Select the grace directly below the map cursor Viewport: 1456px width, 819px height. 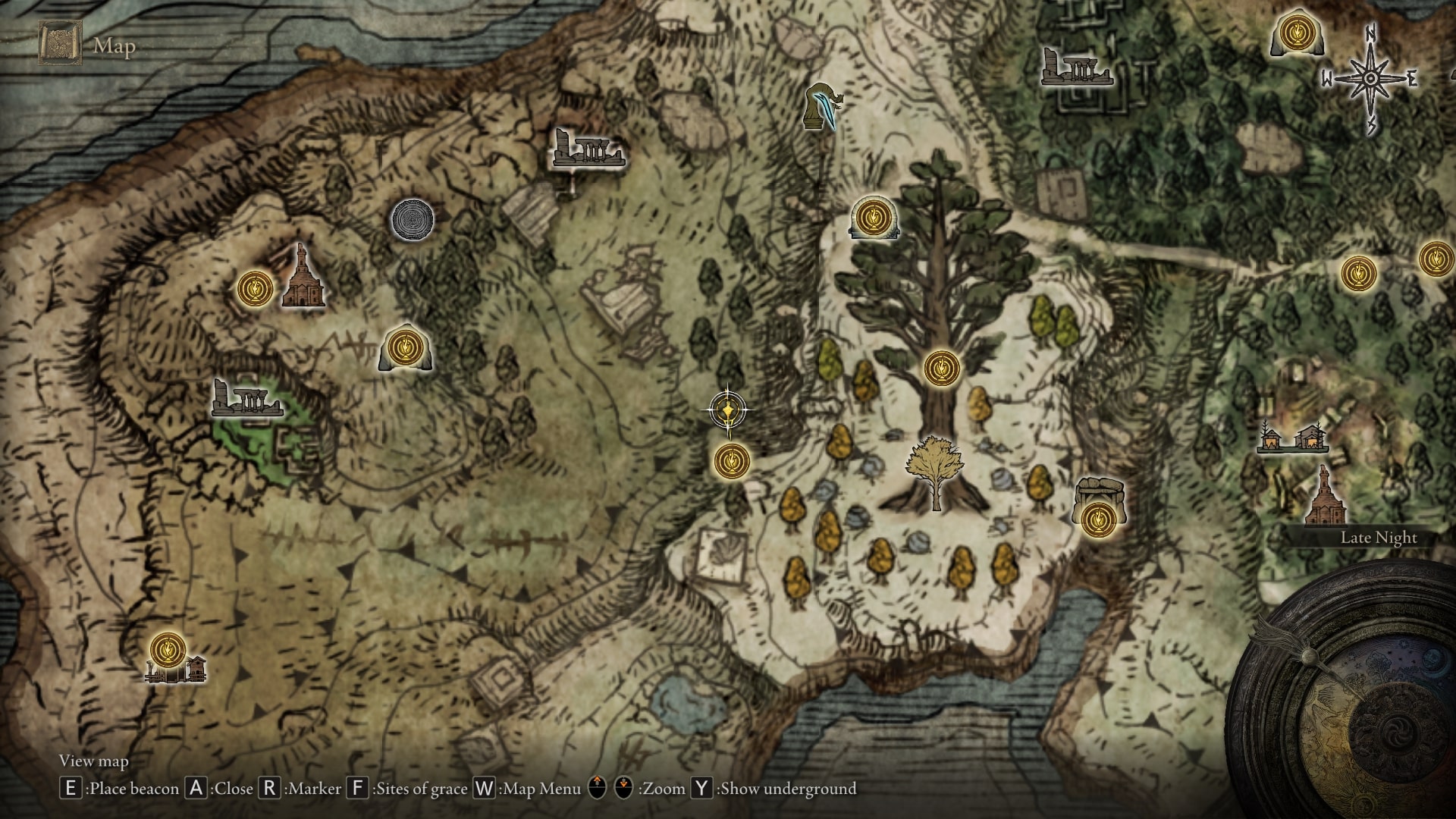pos(732,460)
